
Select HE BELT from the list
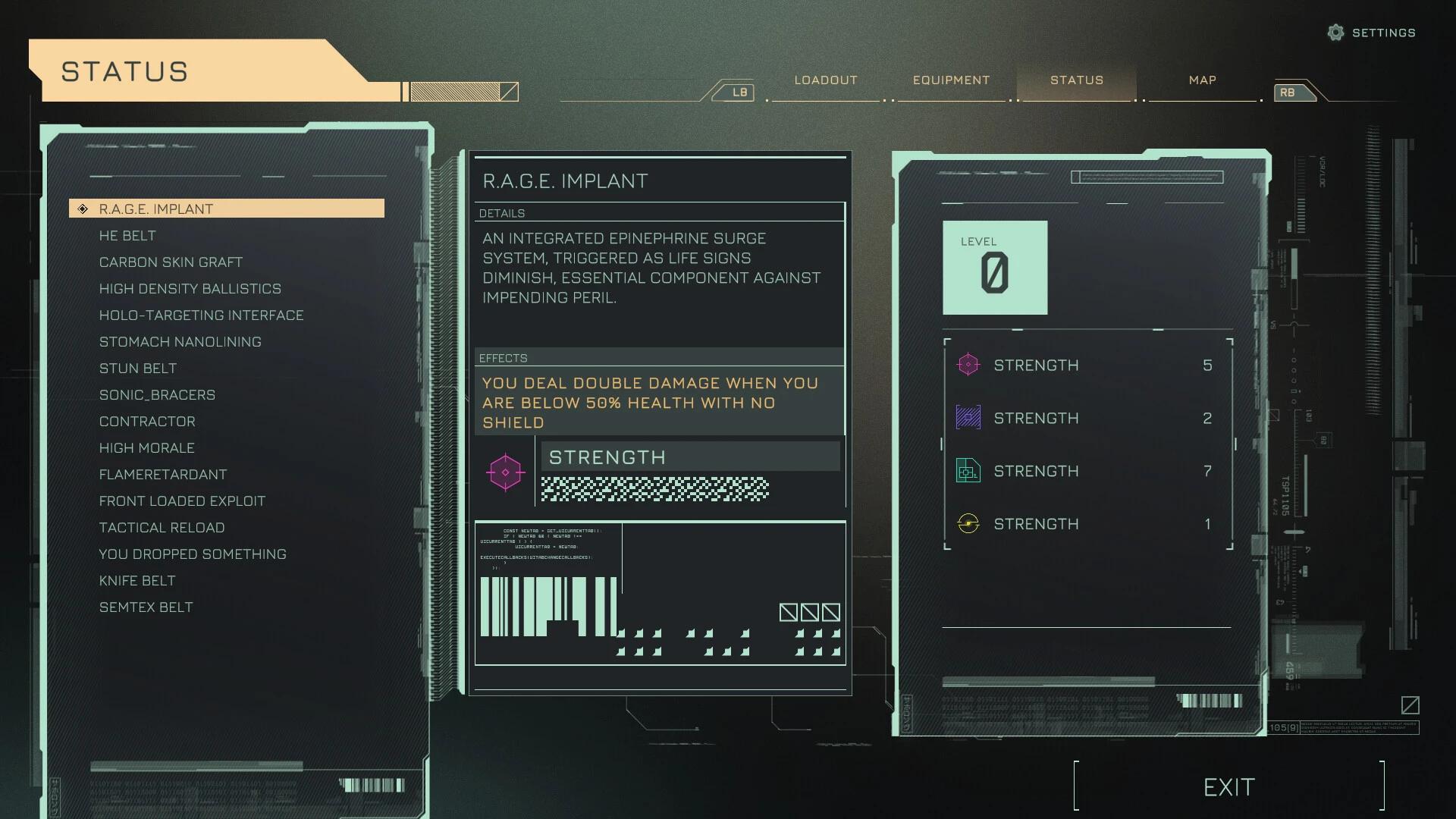point(127,235)
